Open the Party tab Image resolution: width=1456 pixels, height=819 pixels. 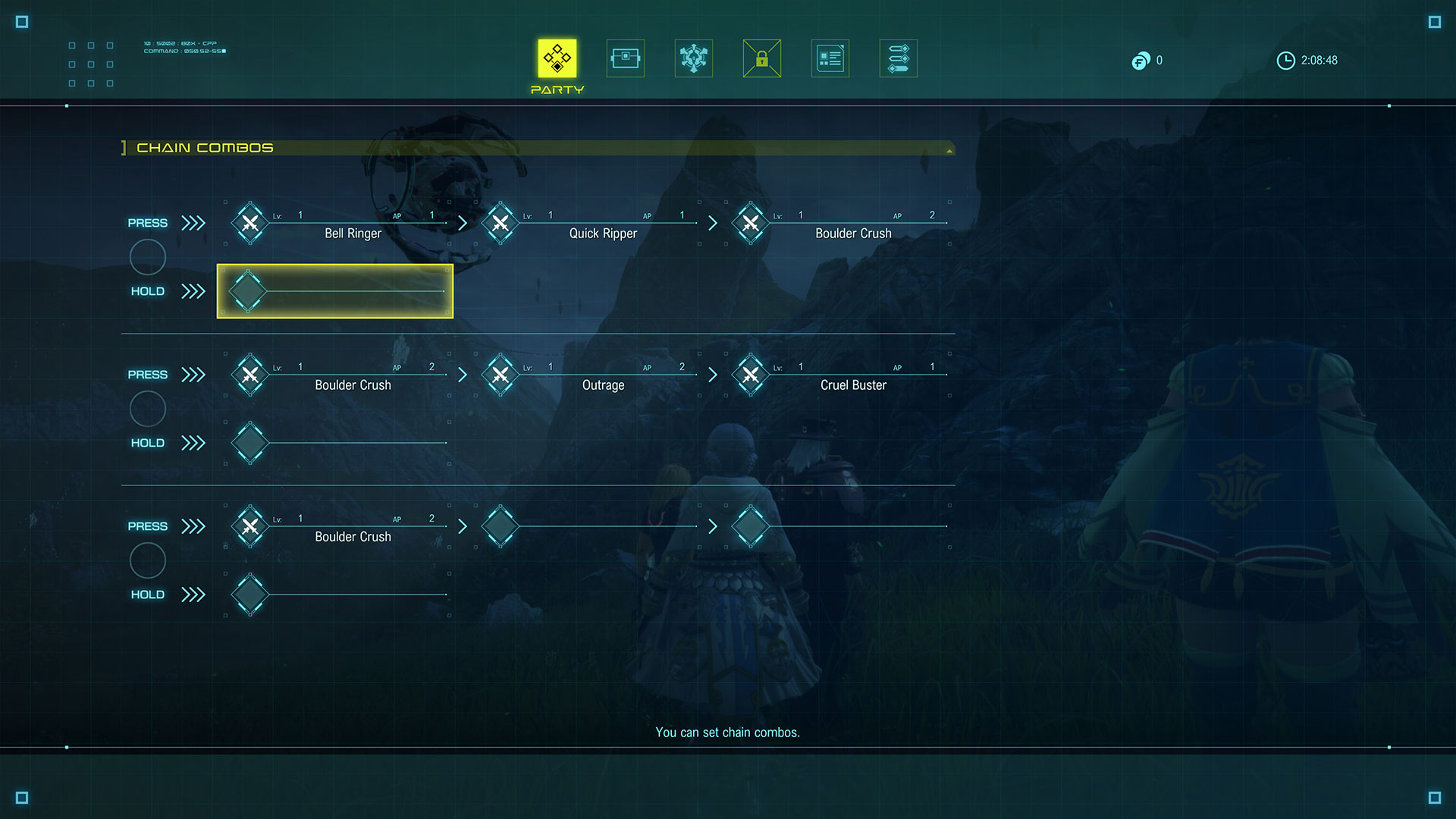pyautogui.click(x=557, y=58)
